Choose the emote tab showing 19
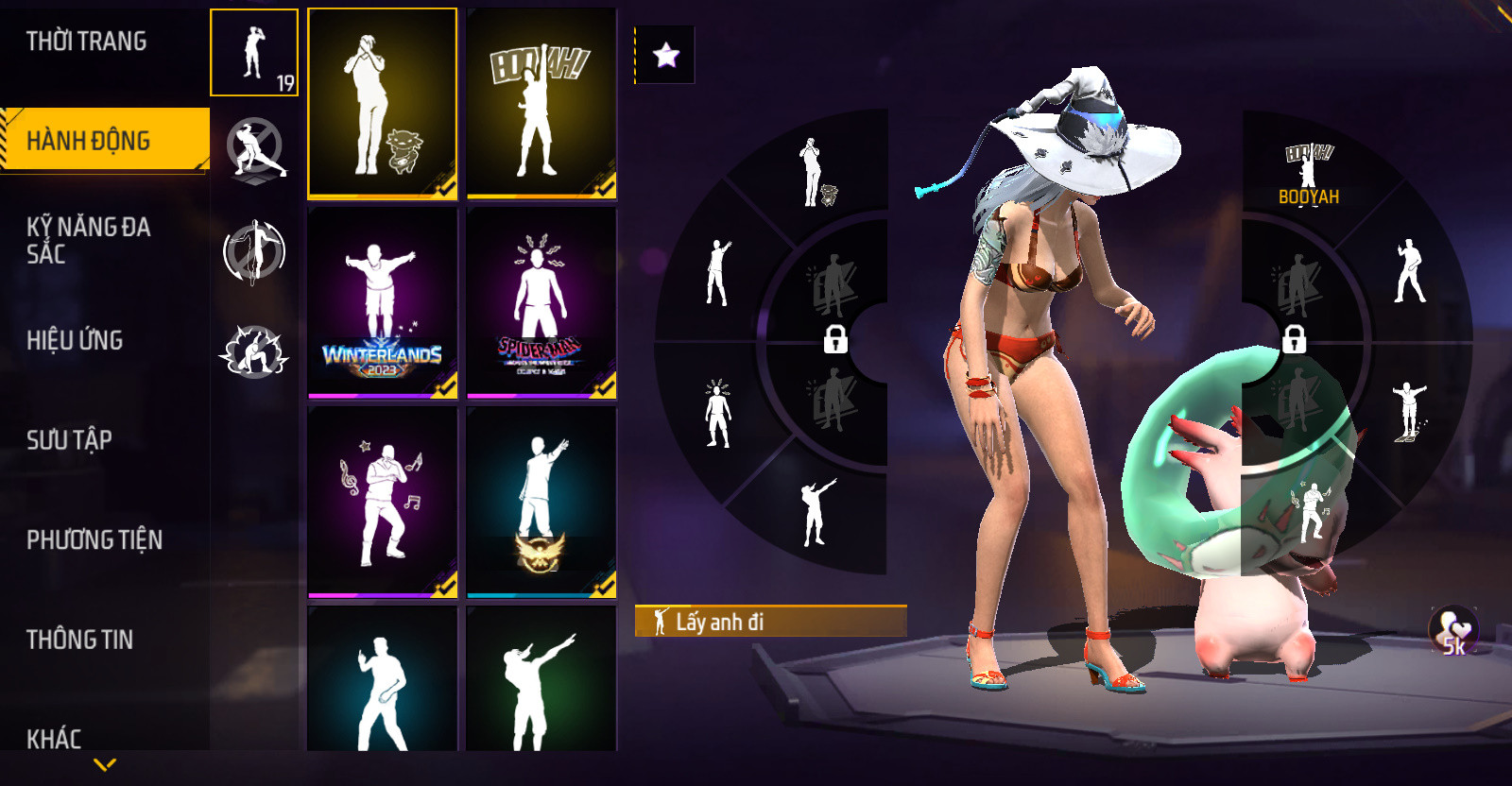The width and height of the screenshot is (1512, 786). [254, 53]
